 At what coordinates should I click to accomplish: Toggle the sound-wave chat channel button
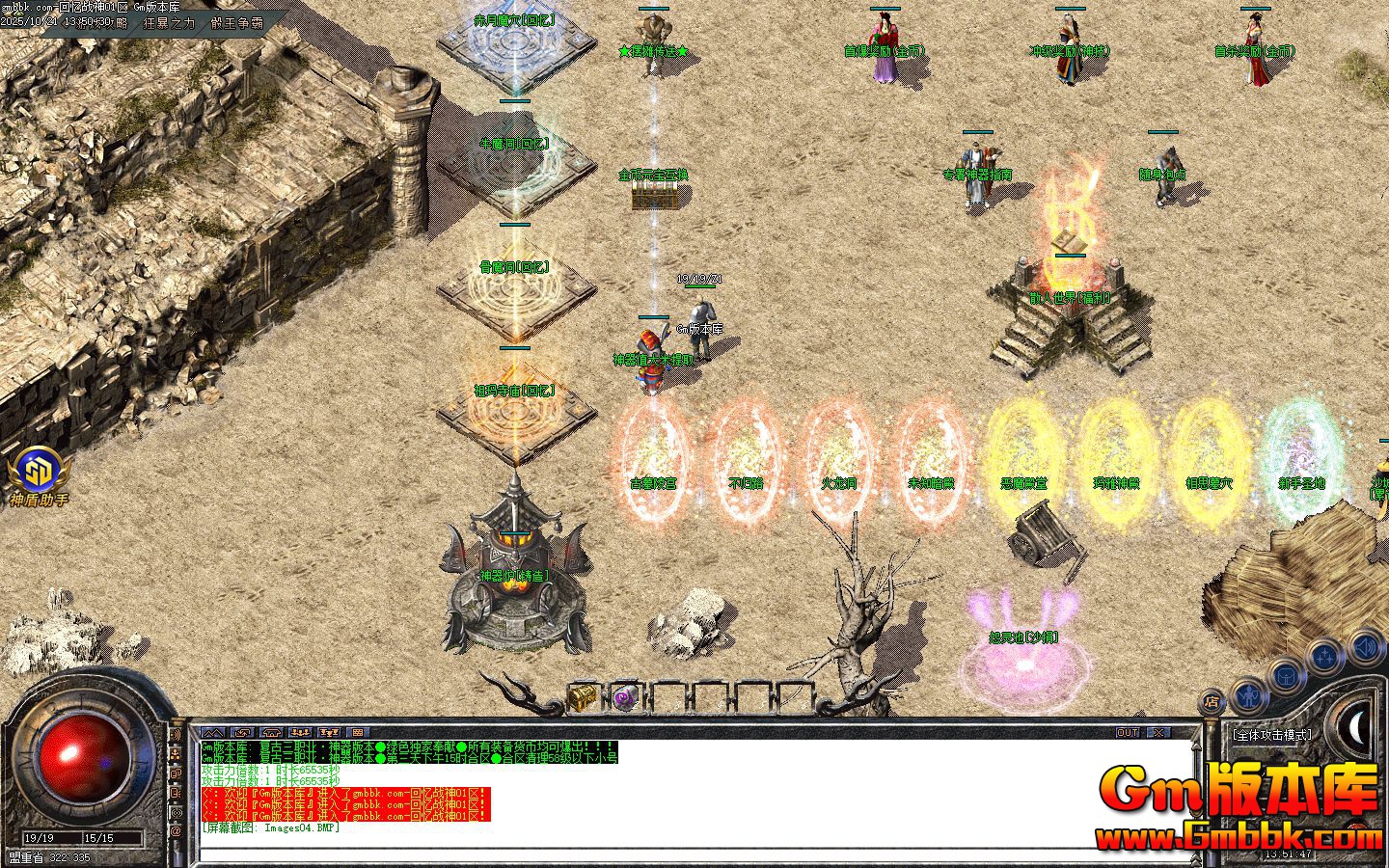pyautogui.click(x=176, y=735)
